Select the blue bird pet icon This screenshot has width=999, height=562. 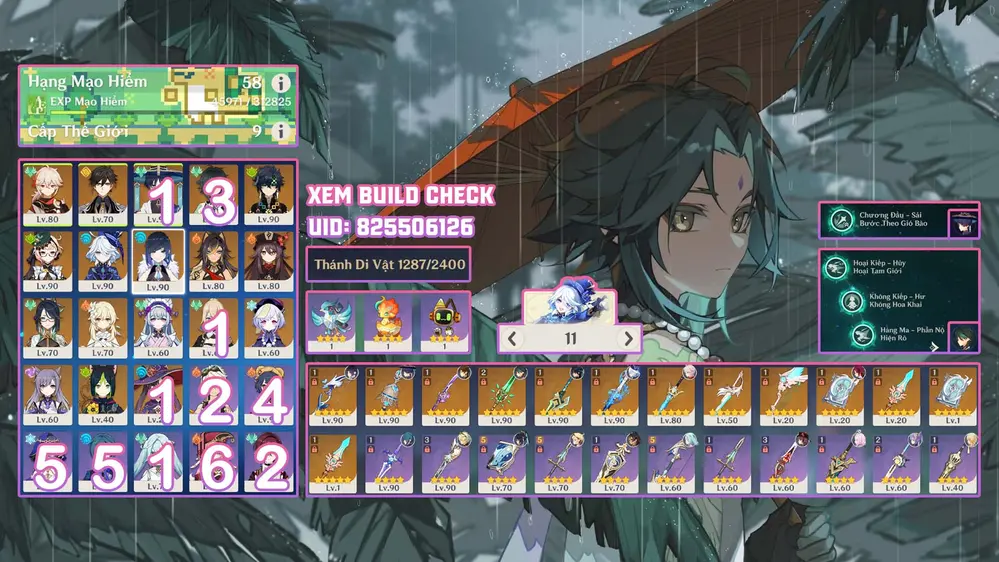point(333,322)
